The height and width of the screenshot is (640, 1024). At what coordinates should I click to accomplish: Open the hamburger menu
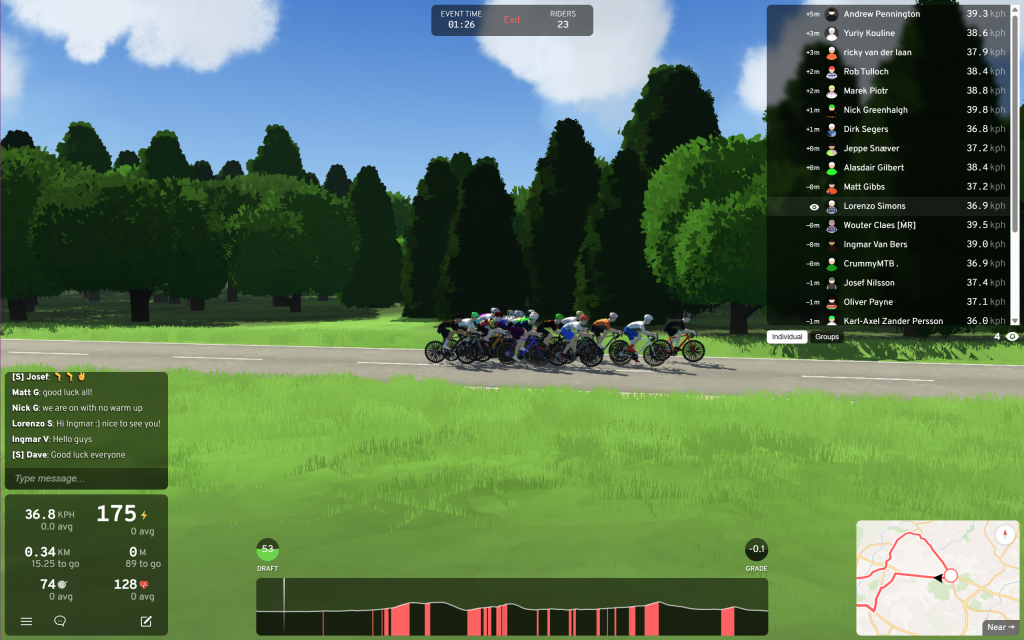click(x=27, y=621)
